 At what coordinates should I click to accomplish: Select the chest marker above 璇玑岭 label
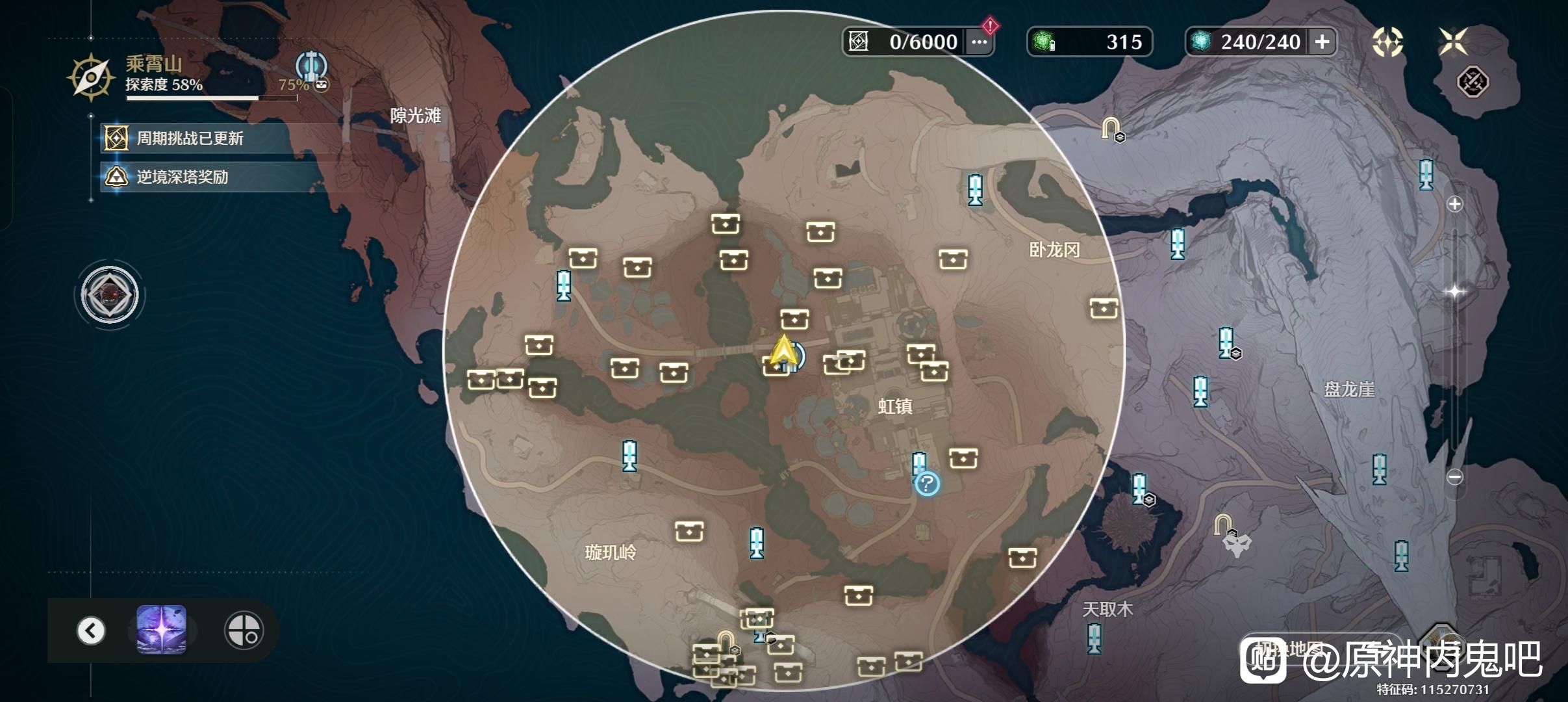click(x=689, y=531)
